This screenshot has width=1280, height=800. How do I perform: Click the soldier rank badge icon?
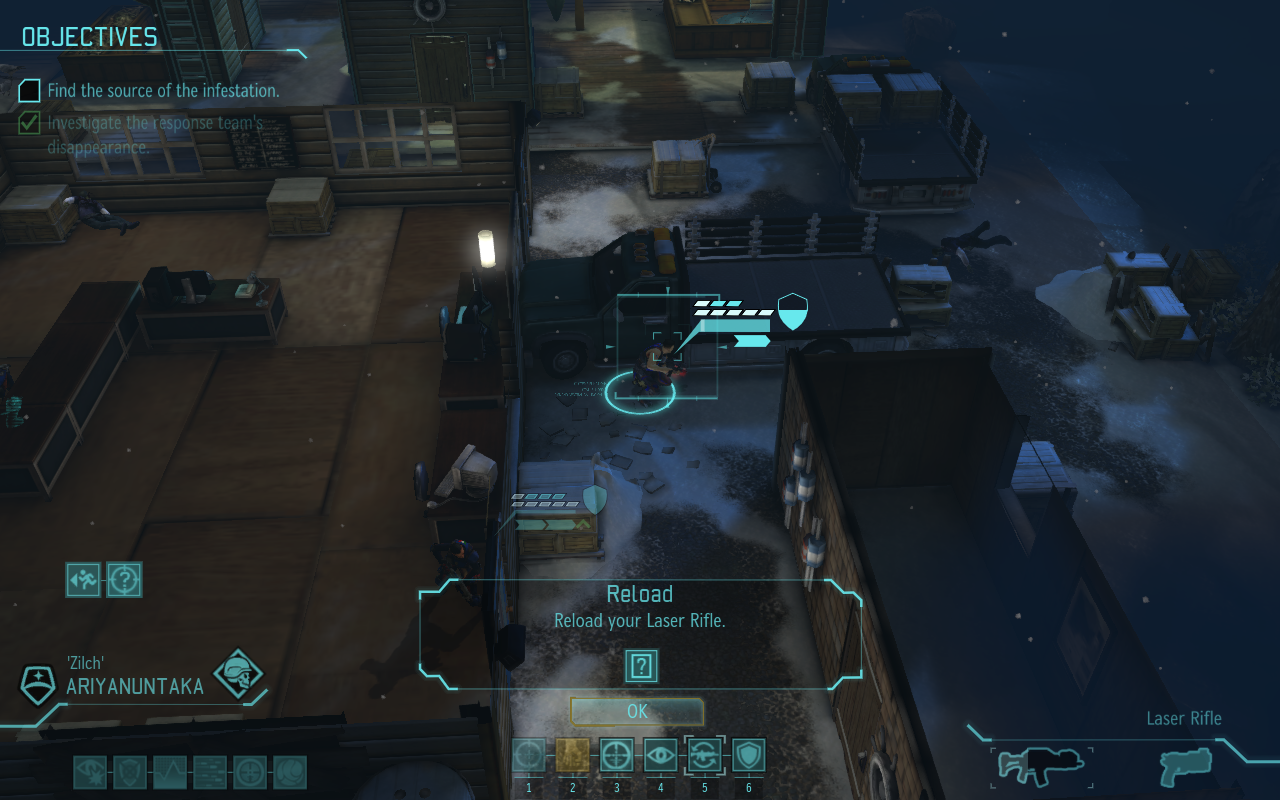(38, 684)
